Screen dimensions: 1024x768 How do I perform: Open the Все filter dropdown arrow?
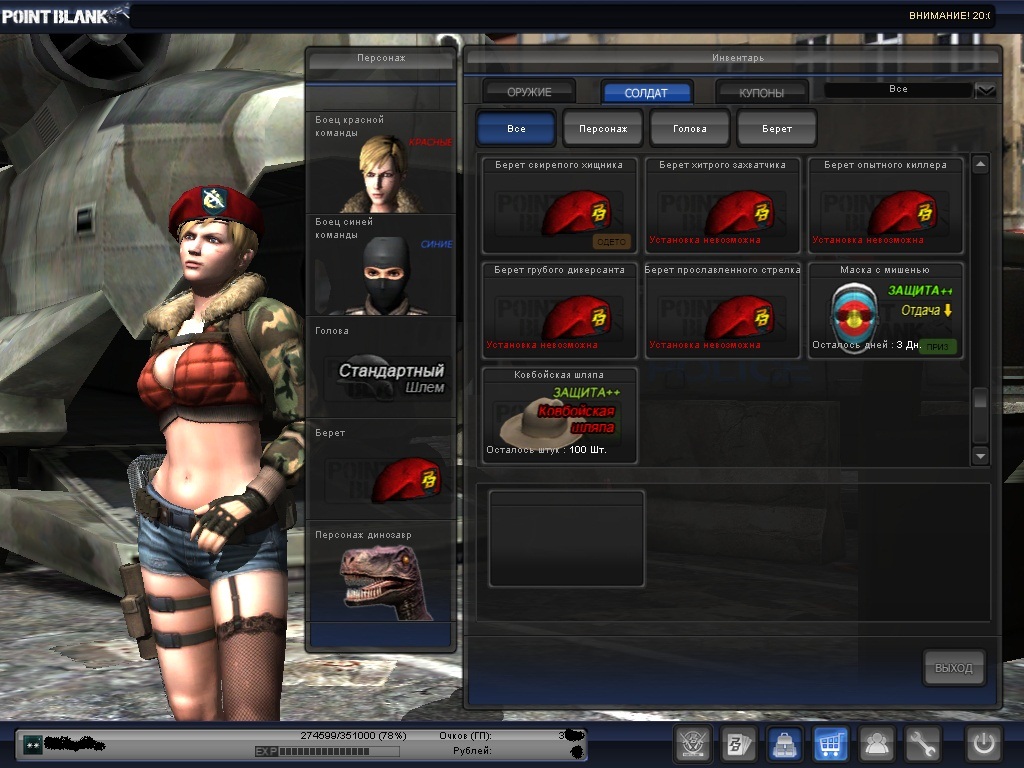pos(986,90)
